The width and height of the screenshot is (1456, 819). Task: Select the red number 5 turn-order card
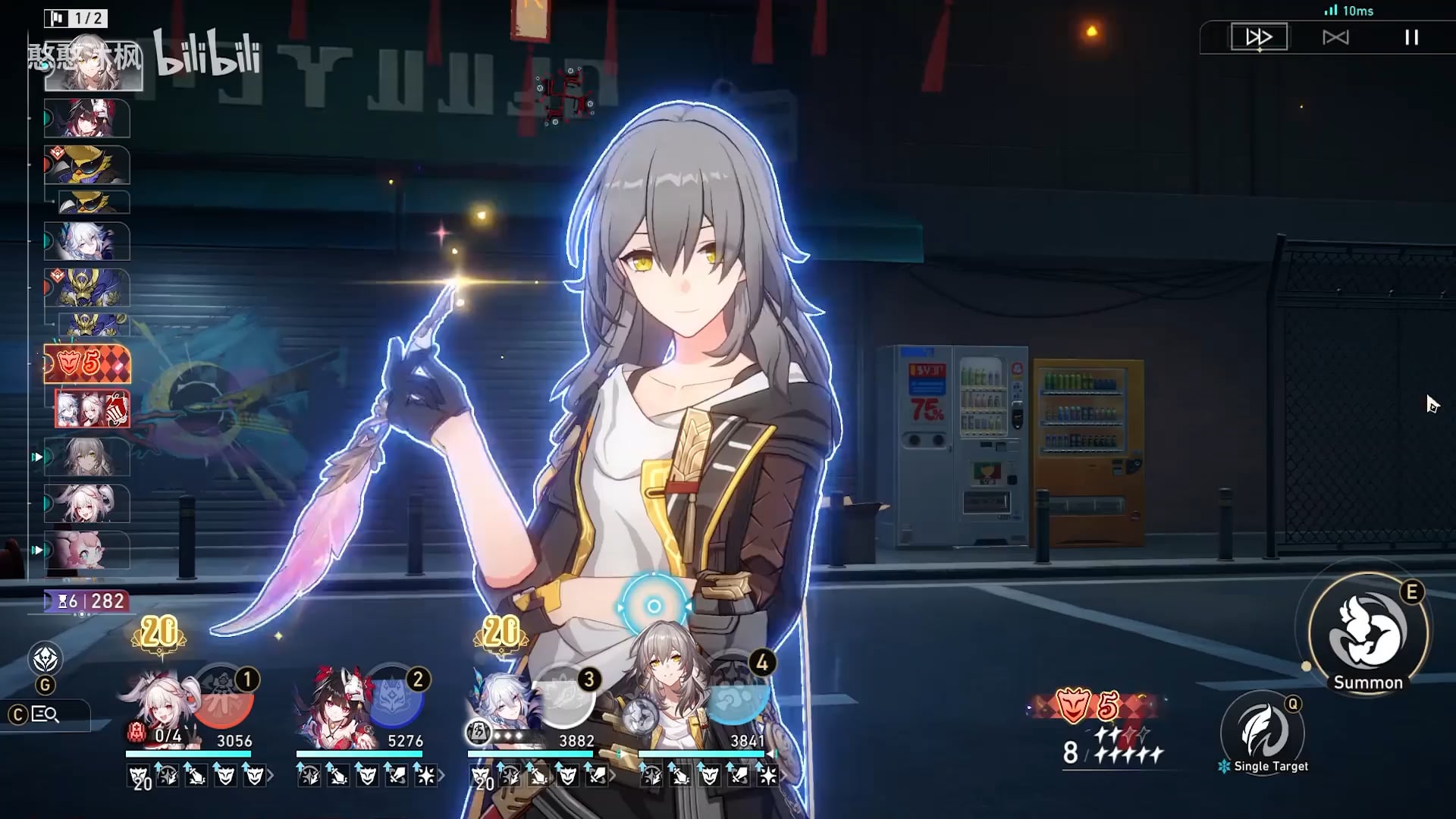coord(87,364)
